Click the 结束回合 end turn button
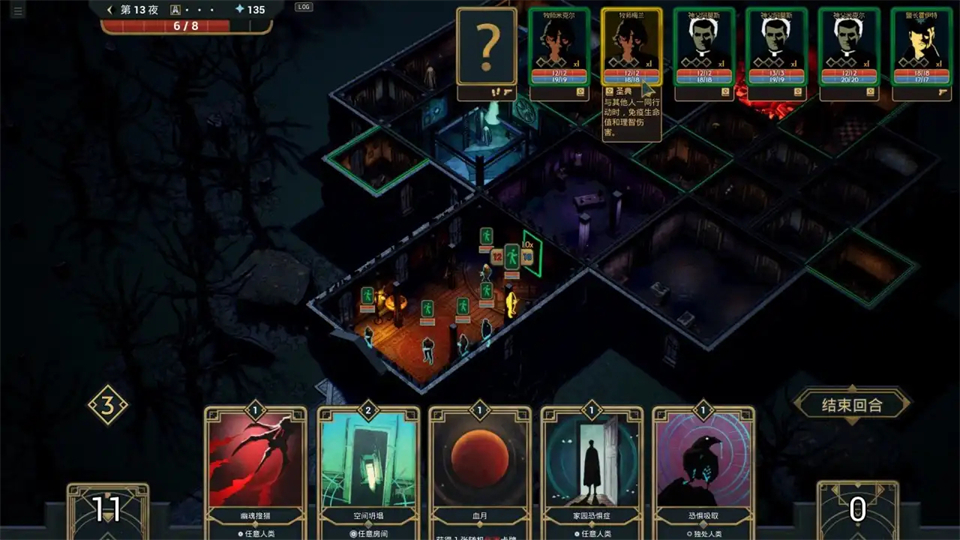 [x=852, y=405]
